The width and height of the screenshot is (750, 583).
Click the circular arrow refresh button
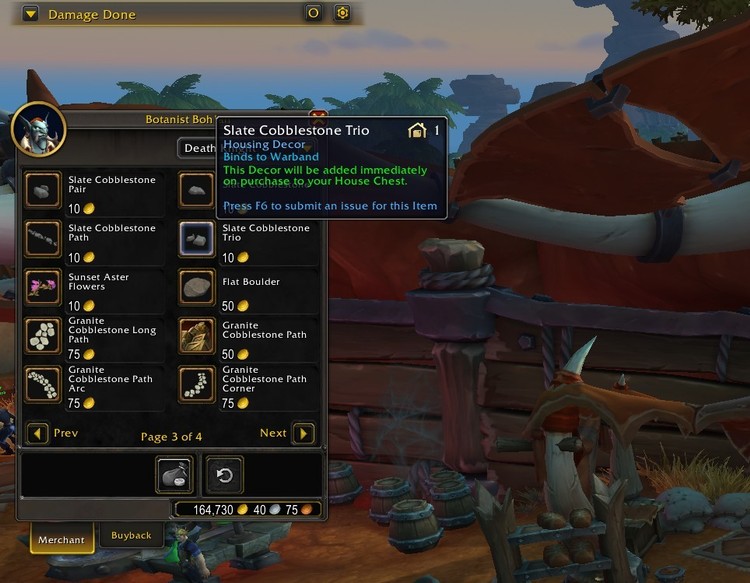(x=224, y=475)
